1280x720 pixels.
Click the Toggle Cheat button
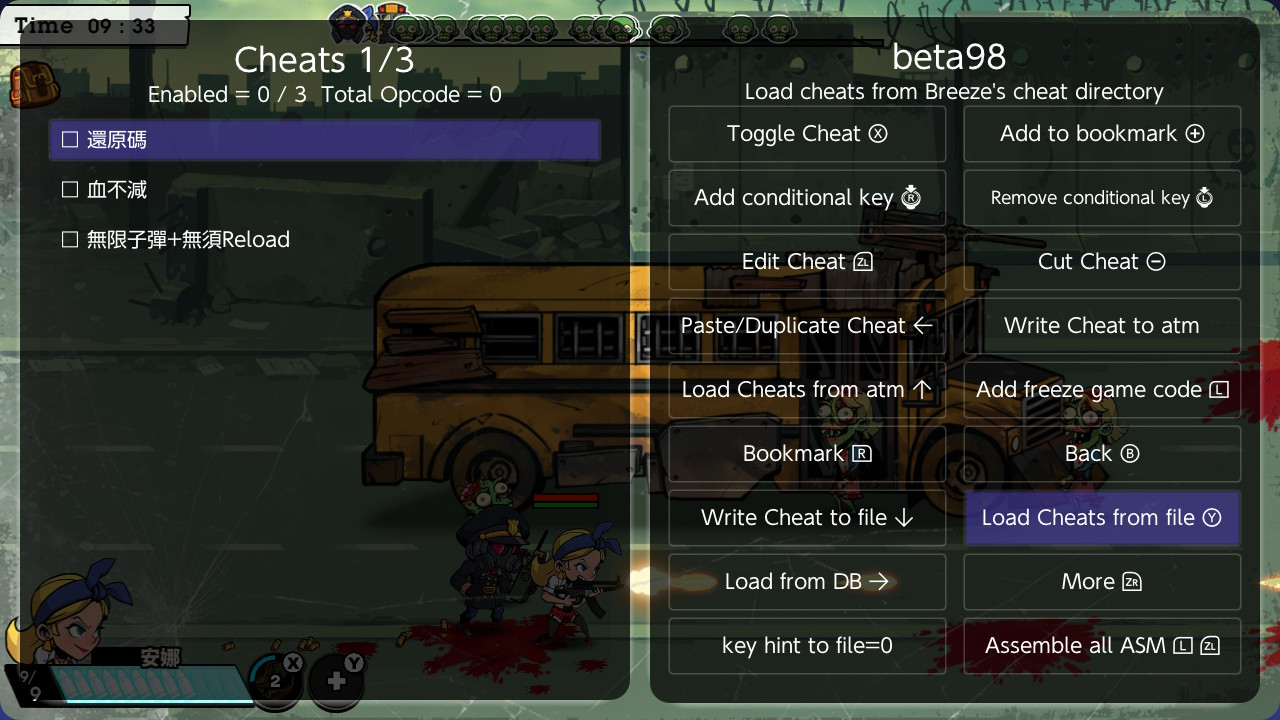point(807,134)
